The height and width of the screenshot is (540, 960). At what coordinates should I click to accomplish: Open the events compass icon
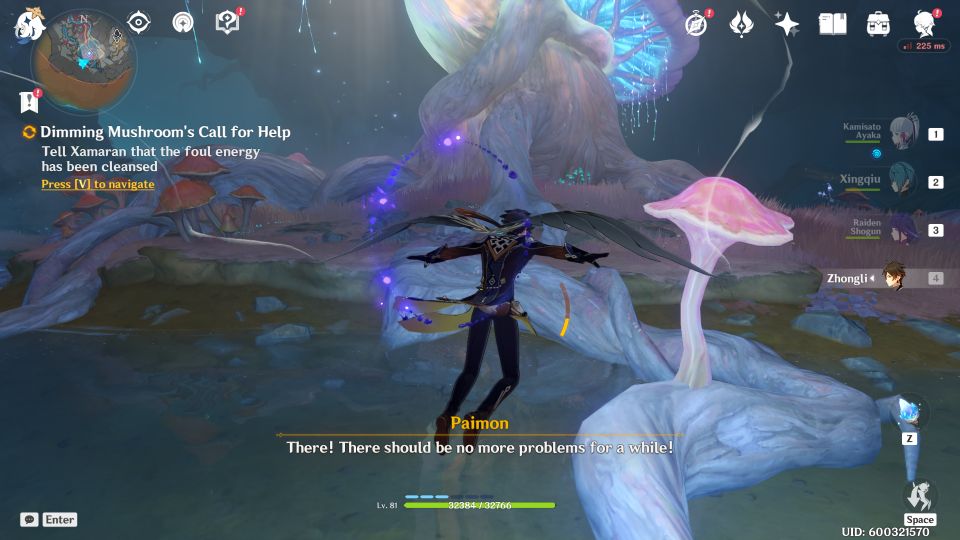coord(696,24)
